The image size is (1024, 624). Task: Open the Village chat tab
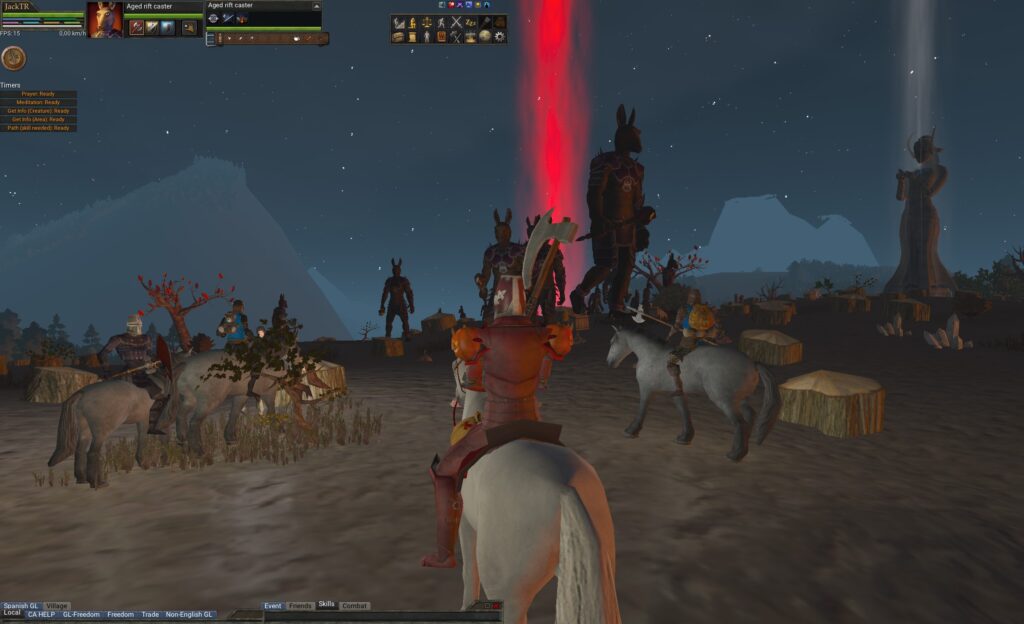[57, 605]
